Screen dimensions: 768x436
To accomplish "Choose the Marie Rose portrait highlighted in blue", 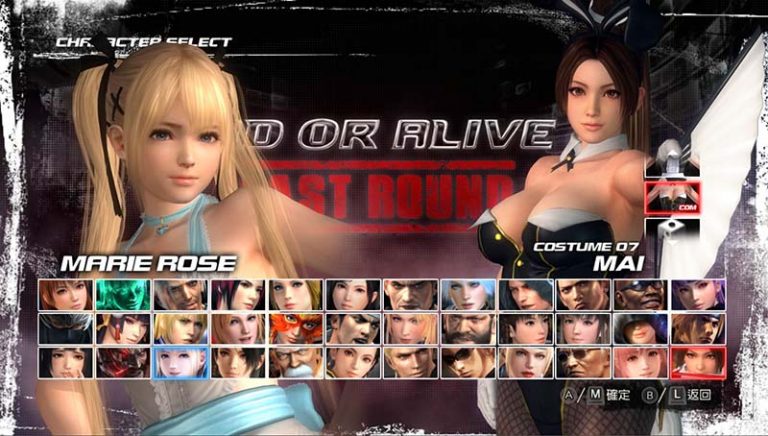I will coord(180,362).
